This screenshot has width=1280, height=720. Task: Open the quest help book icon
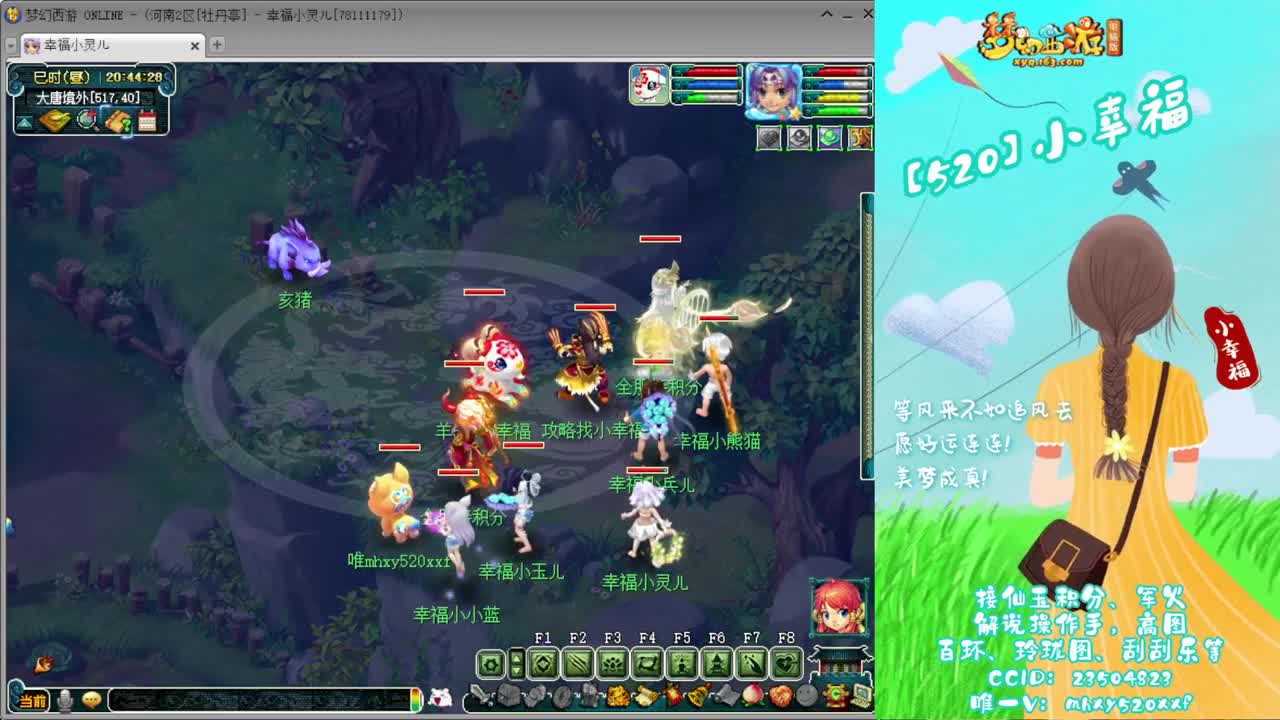click(119, 119)
